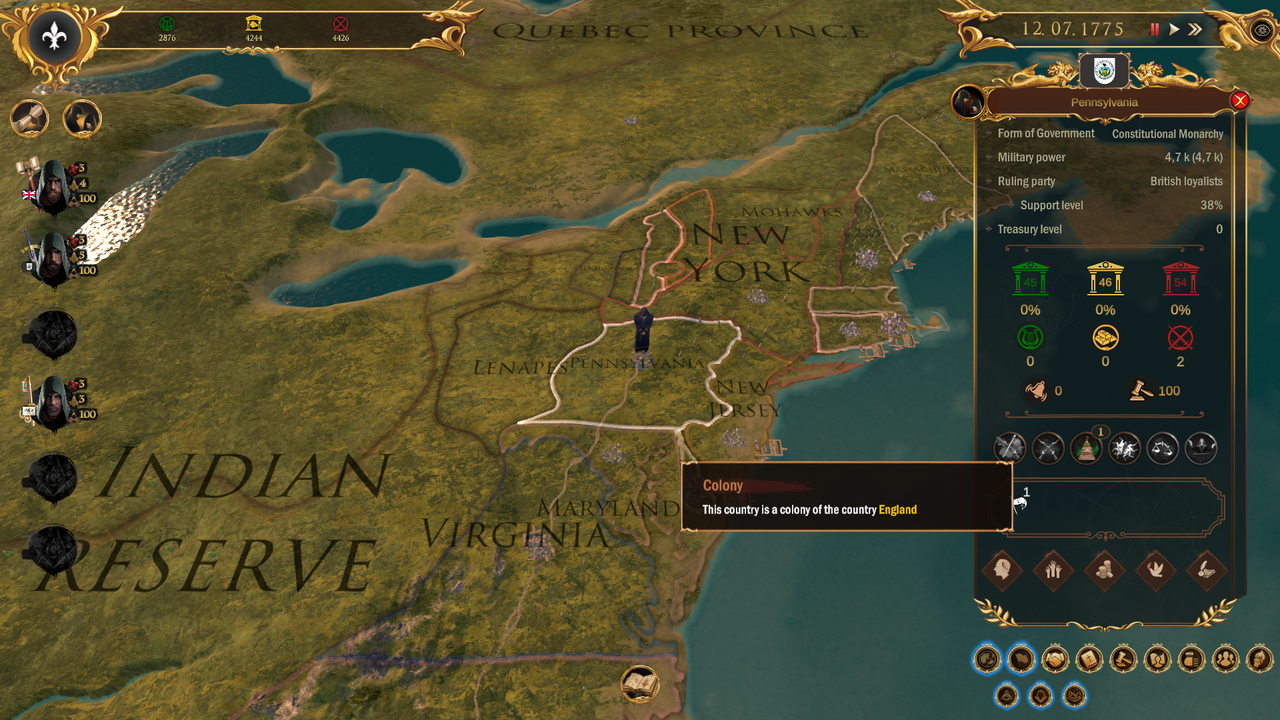Toggle the blue-highlighted flag icon in bottom toolbar

click(1021, 659)
